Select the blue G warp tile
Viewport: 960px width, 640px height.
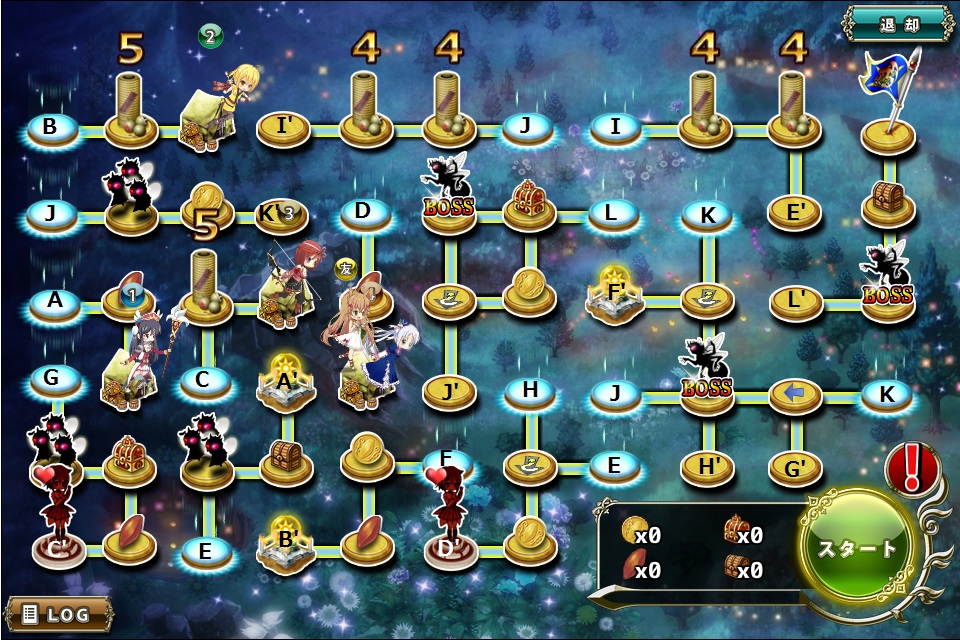point(55,380)
